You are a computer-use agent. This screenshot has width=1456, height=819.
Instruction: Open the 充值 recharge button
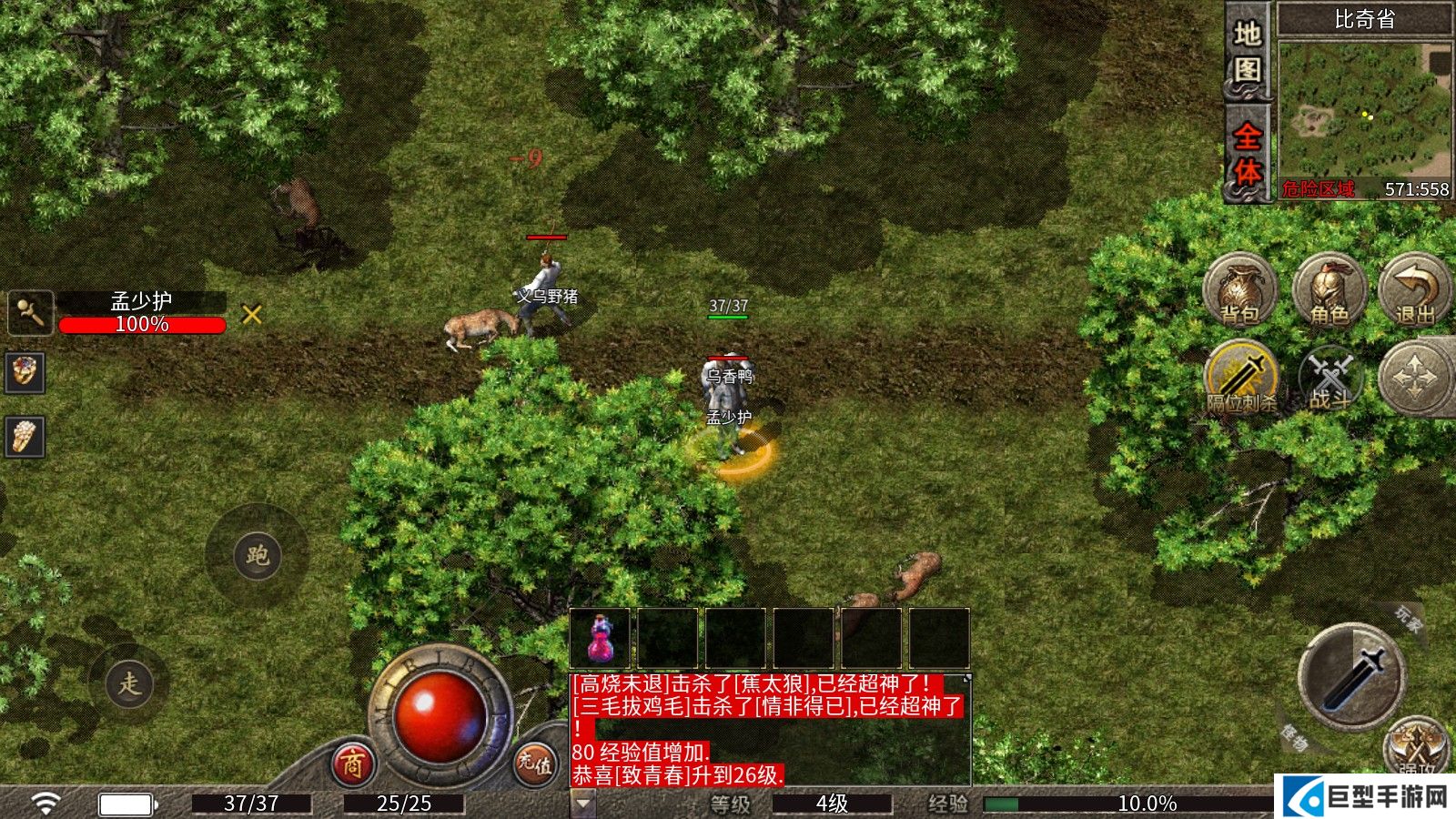pyautogui.click(x=534, y=763)
